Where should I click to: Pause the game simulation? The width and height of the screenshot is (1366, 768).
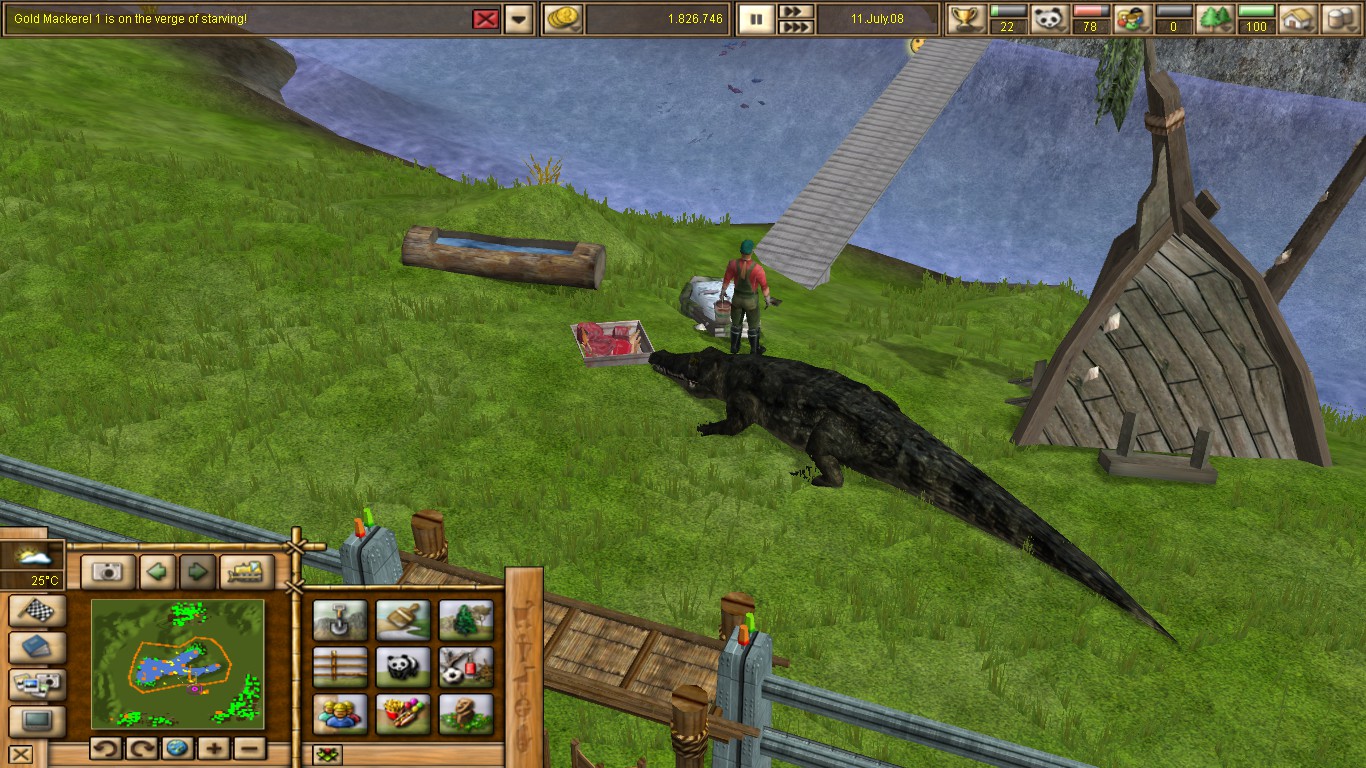coord(755,18)
